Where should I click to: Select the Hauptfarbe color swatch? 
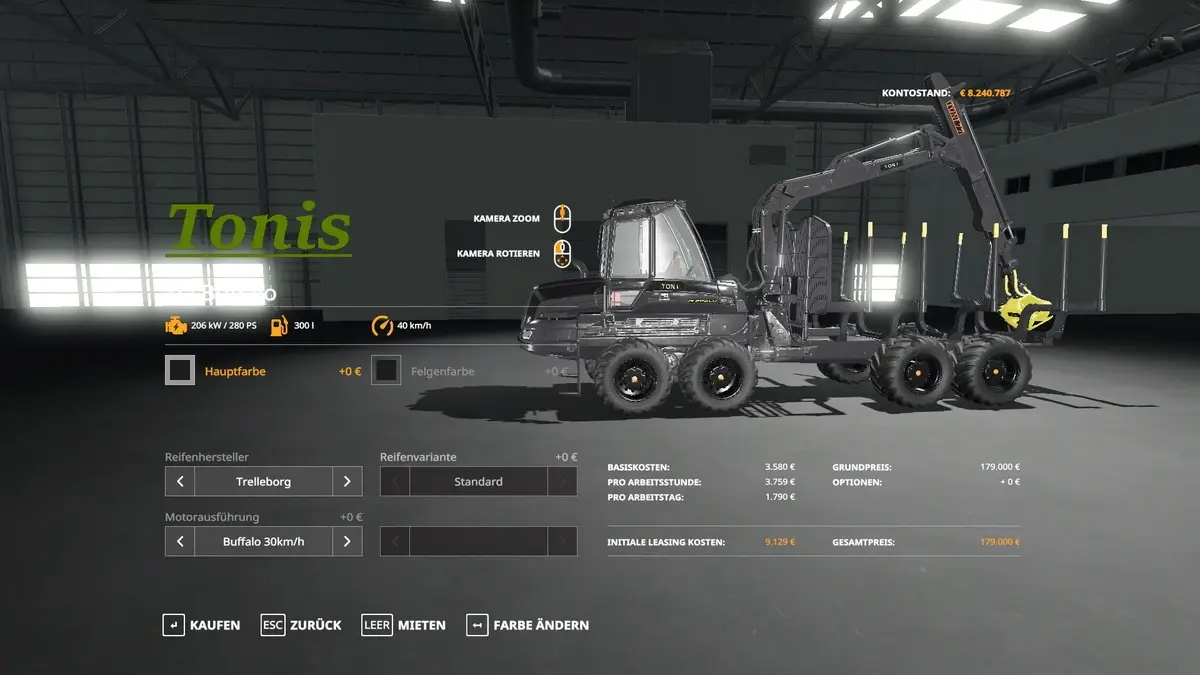pos(180,371)
